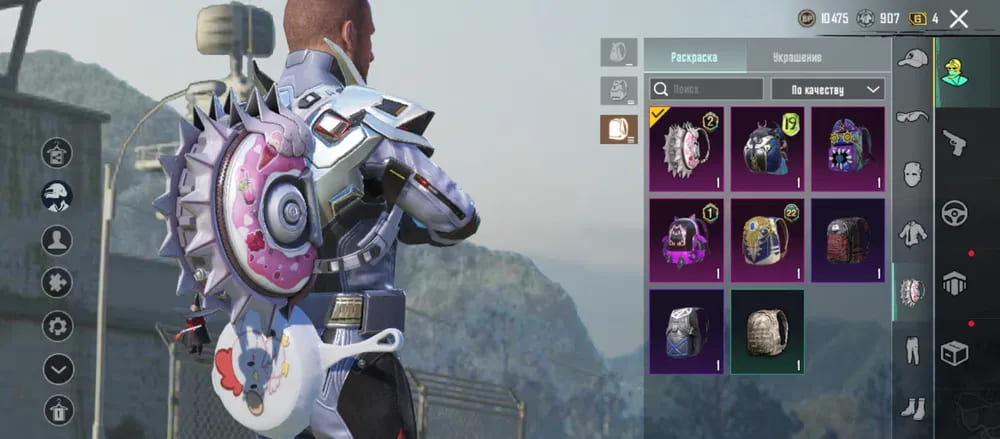Select the dark red plaid backpack
Screen dimensions: 1000x439
pos(848,240)
